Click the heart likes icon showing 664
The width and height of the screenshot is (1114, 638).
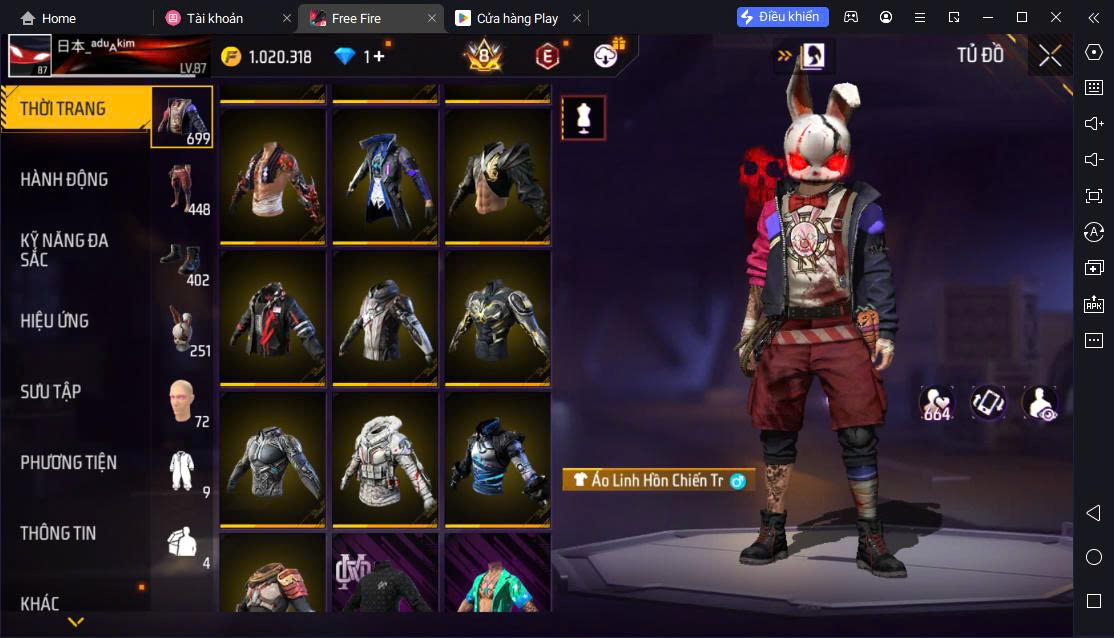[x=936, y=402]
